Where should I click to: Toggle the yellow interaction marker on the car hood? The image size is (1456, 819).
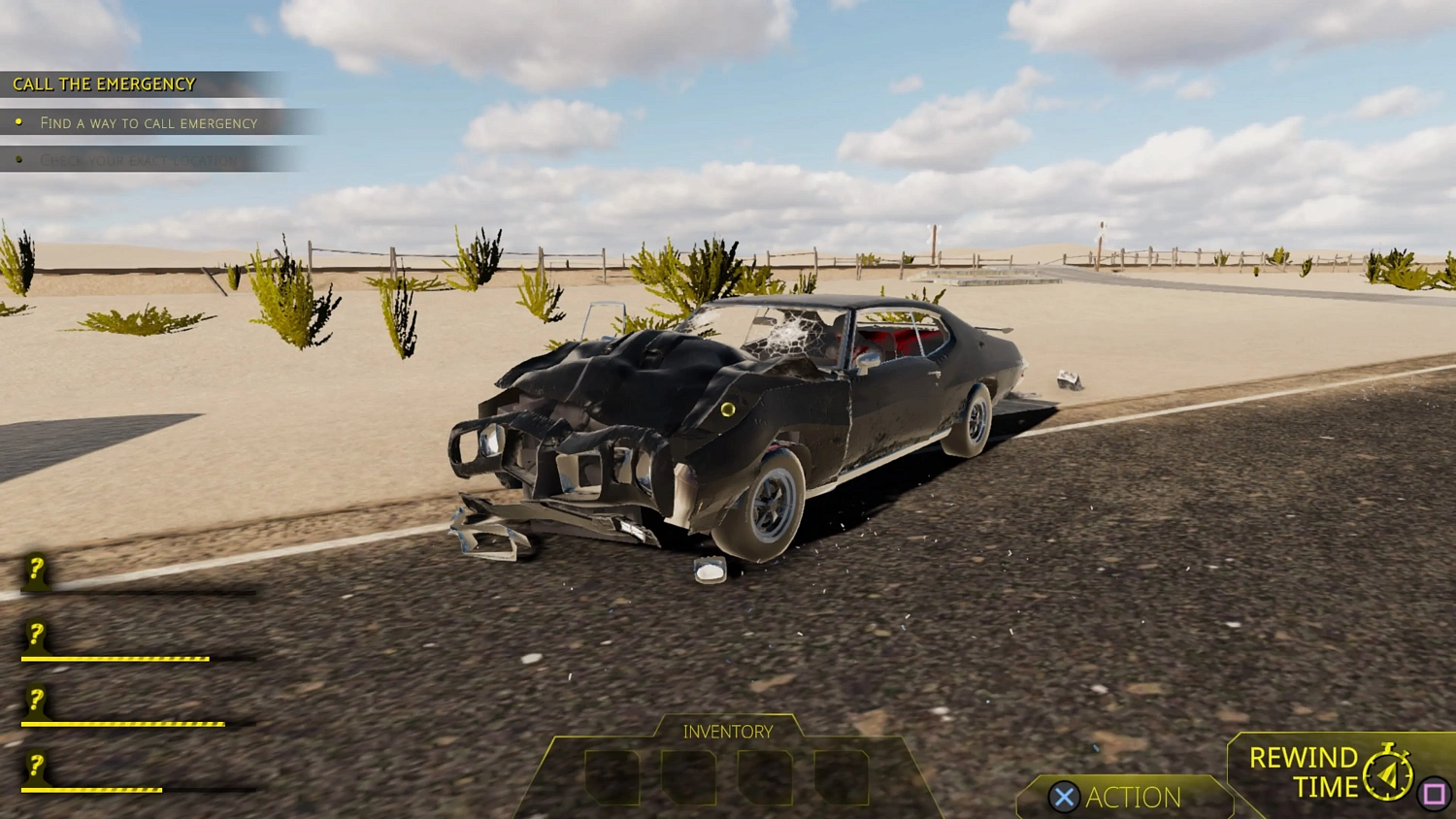point(730,411)
